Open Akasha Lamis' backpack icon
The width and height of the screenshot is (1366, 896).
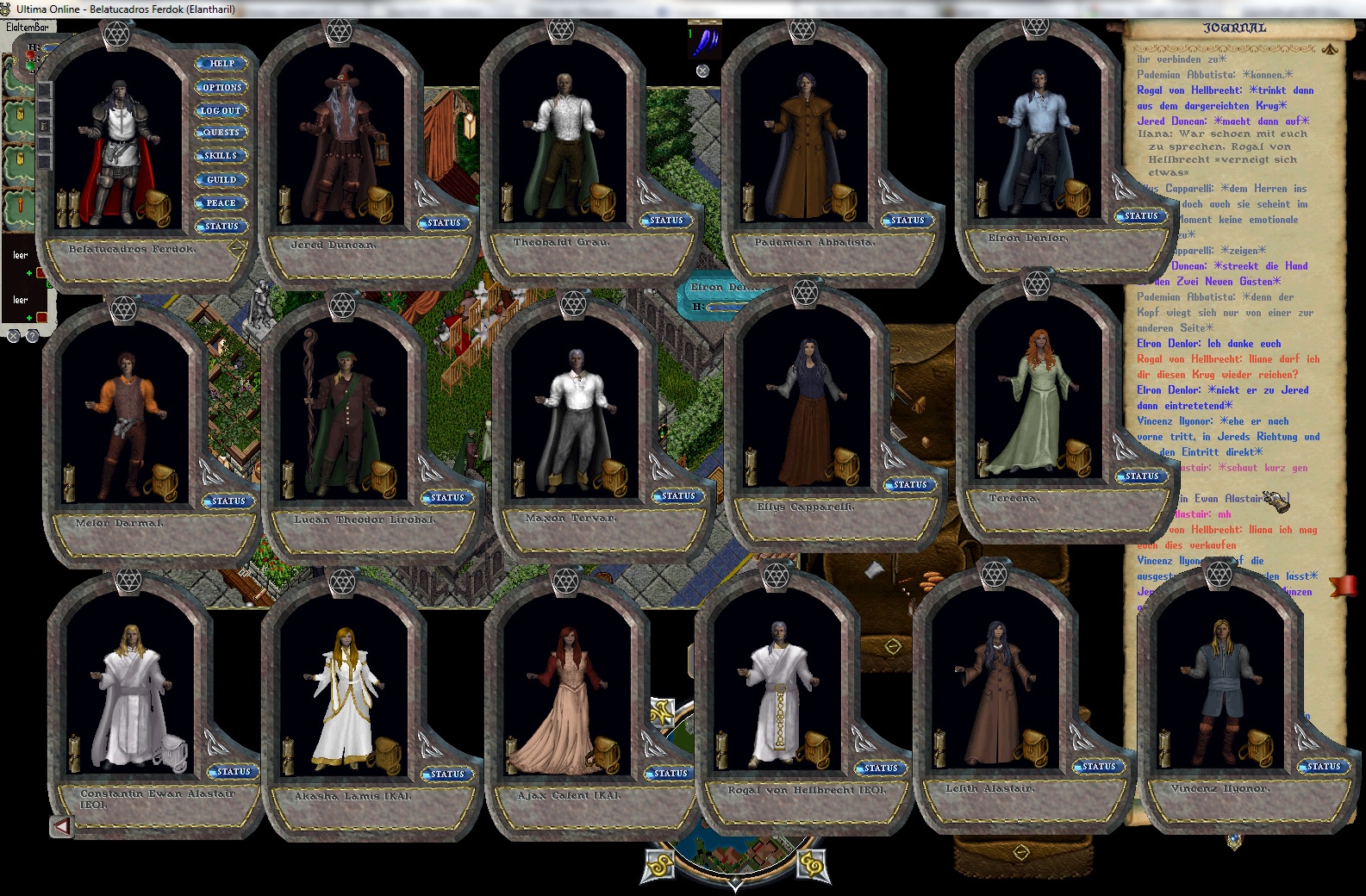point(384,755)
